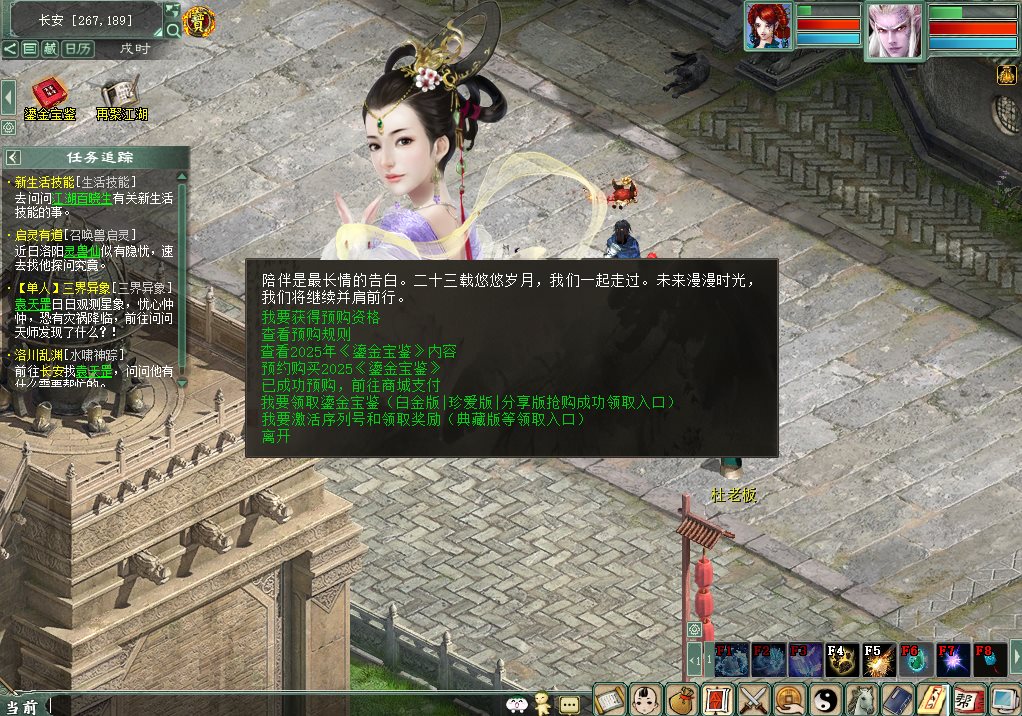Open the money bag inventory icon
Viewport: 1022px width, 716px height.
[681, 697]
